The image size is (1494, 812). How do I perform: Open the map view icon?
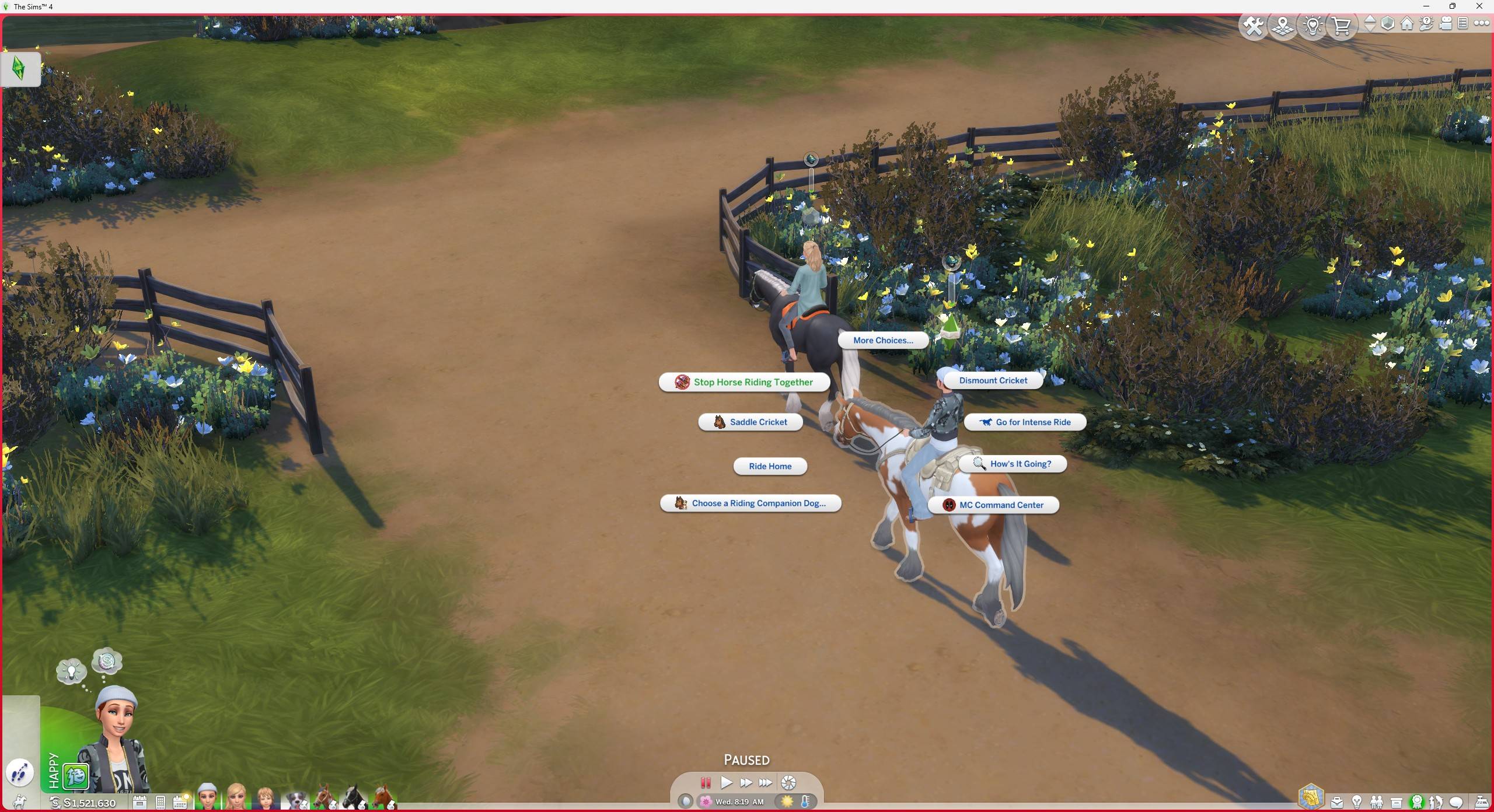point(1282,26)
